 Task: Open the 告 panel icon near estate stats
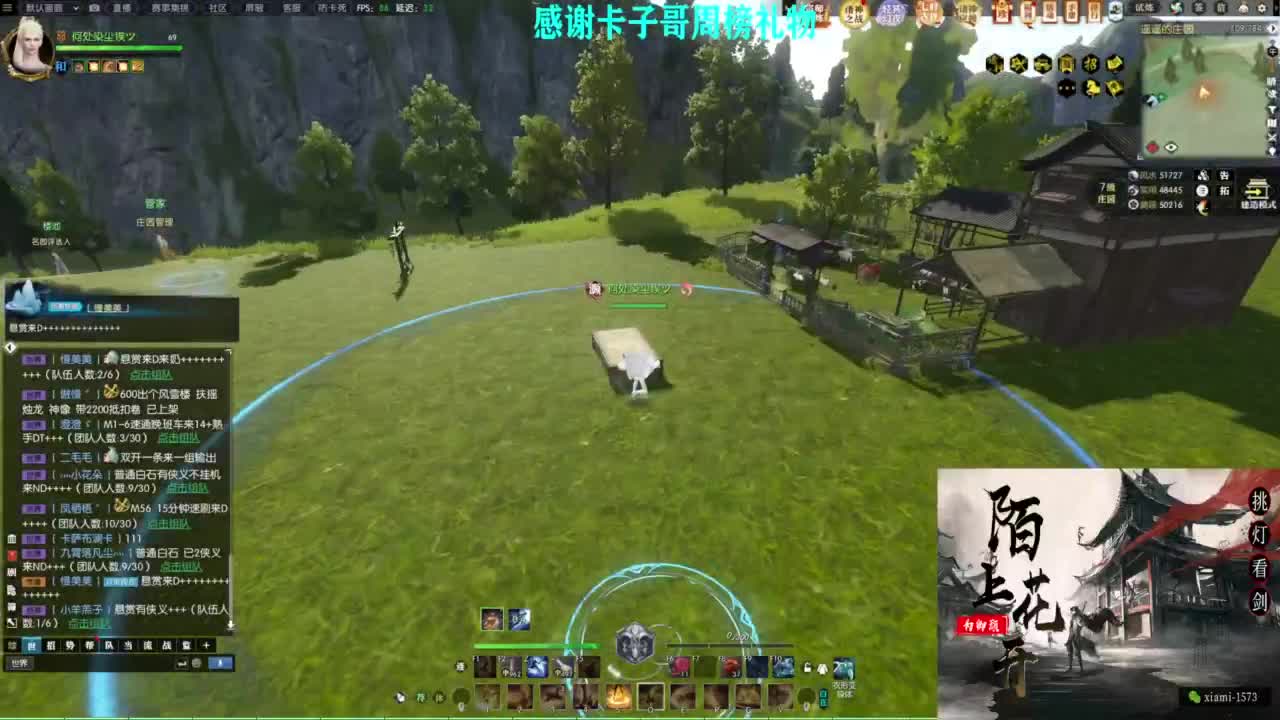pos(1225,176)
